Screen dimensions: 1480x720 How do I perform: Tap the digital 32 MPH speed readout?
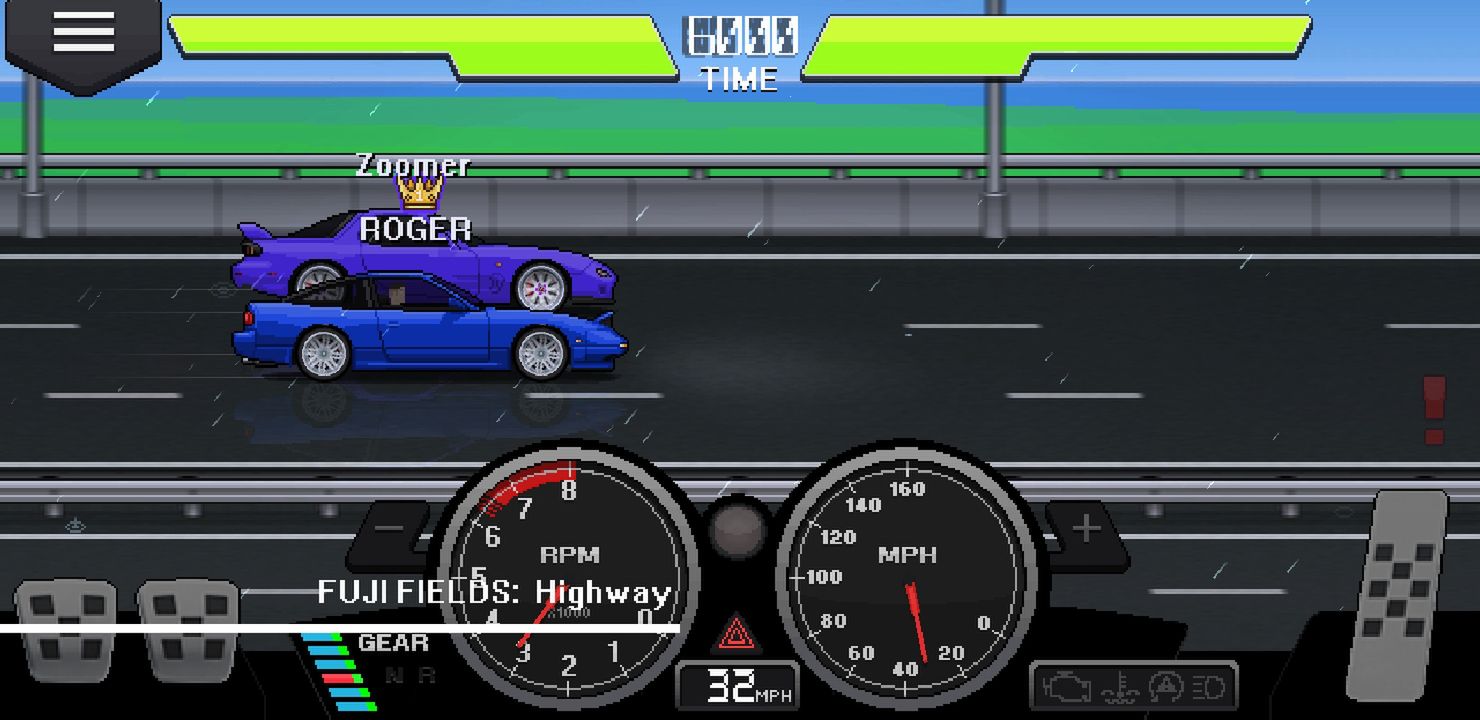[x=738, y=685]
